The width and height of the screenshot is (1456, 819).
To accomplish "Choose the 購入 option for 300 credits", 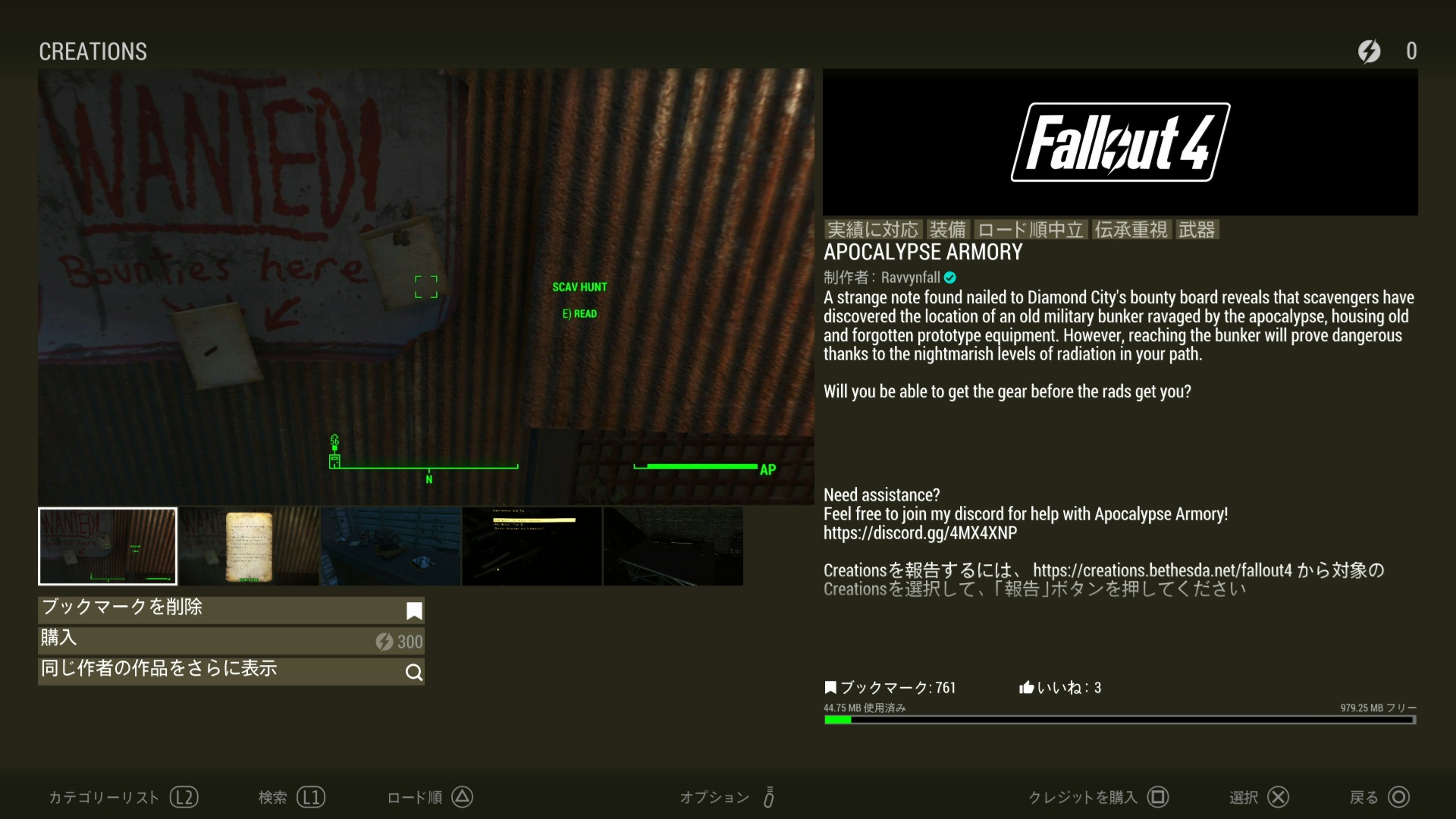I will (231, 641).
